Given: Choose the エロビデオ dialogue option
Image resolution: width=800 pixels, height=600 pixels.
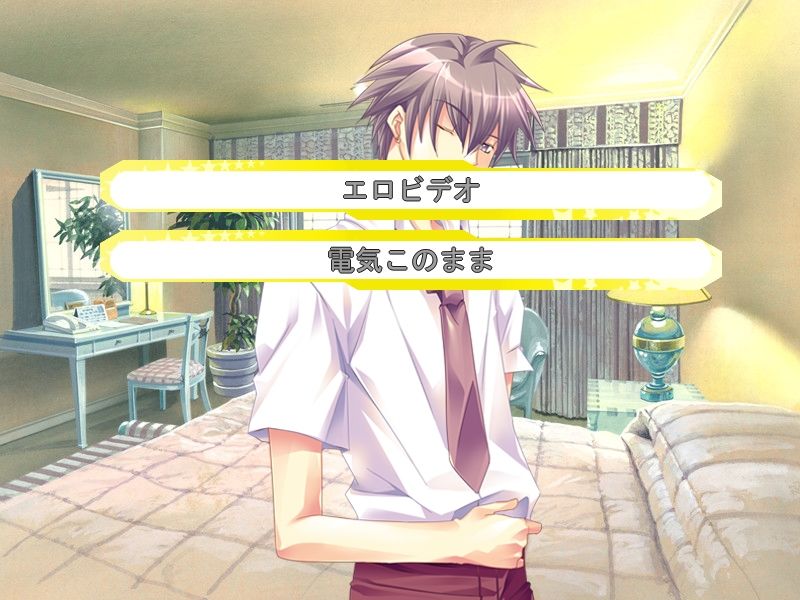Looking at the screenshot, I should point(411,191).
